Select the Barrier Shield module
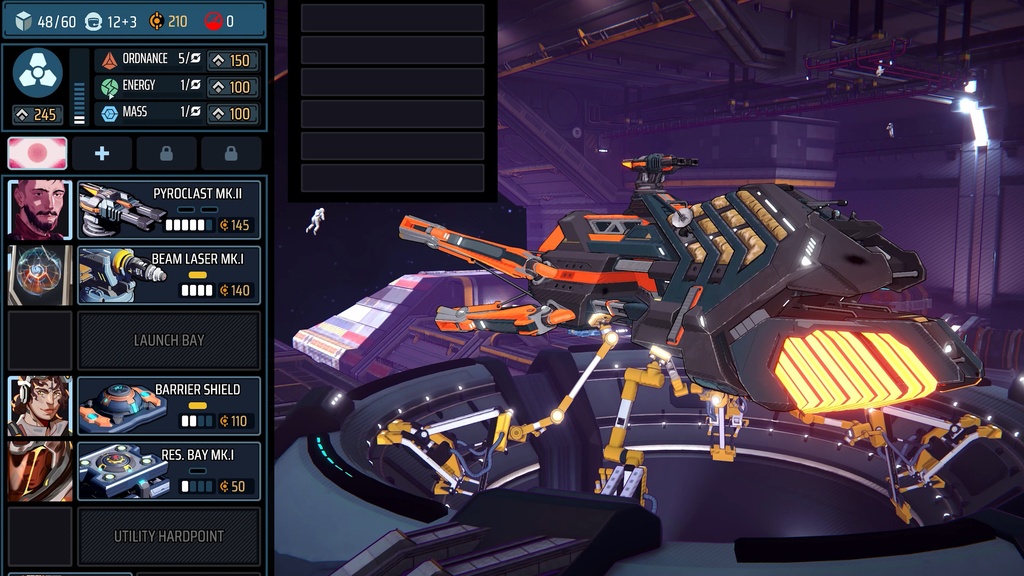The image size is (1024, 576). click(169, 405)
